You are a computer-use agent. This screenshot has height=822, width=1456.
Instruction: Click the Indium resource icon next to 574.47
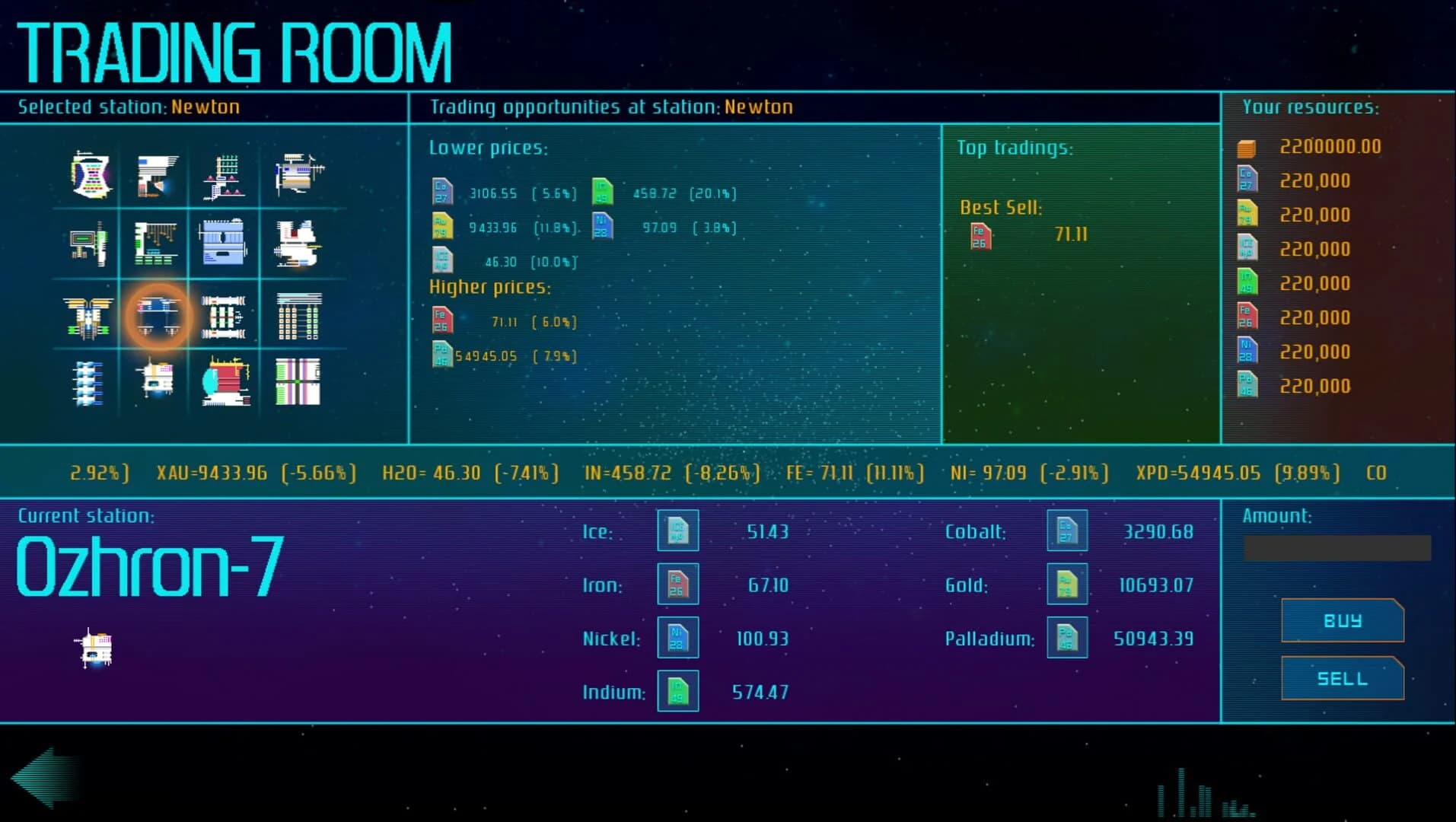click(x=677, y=690)
